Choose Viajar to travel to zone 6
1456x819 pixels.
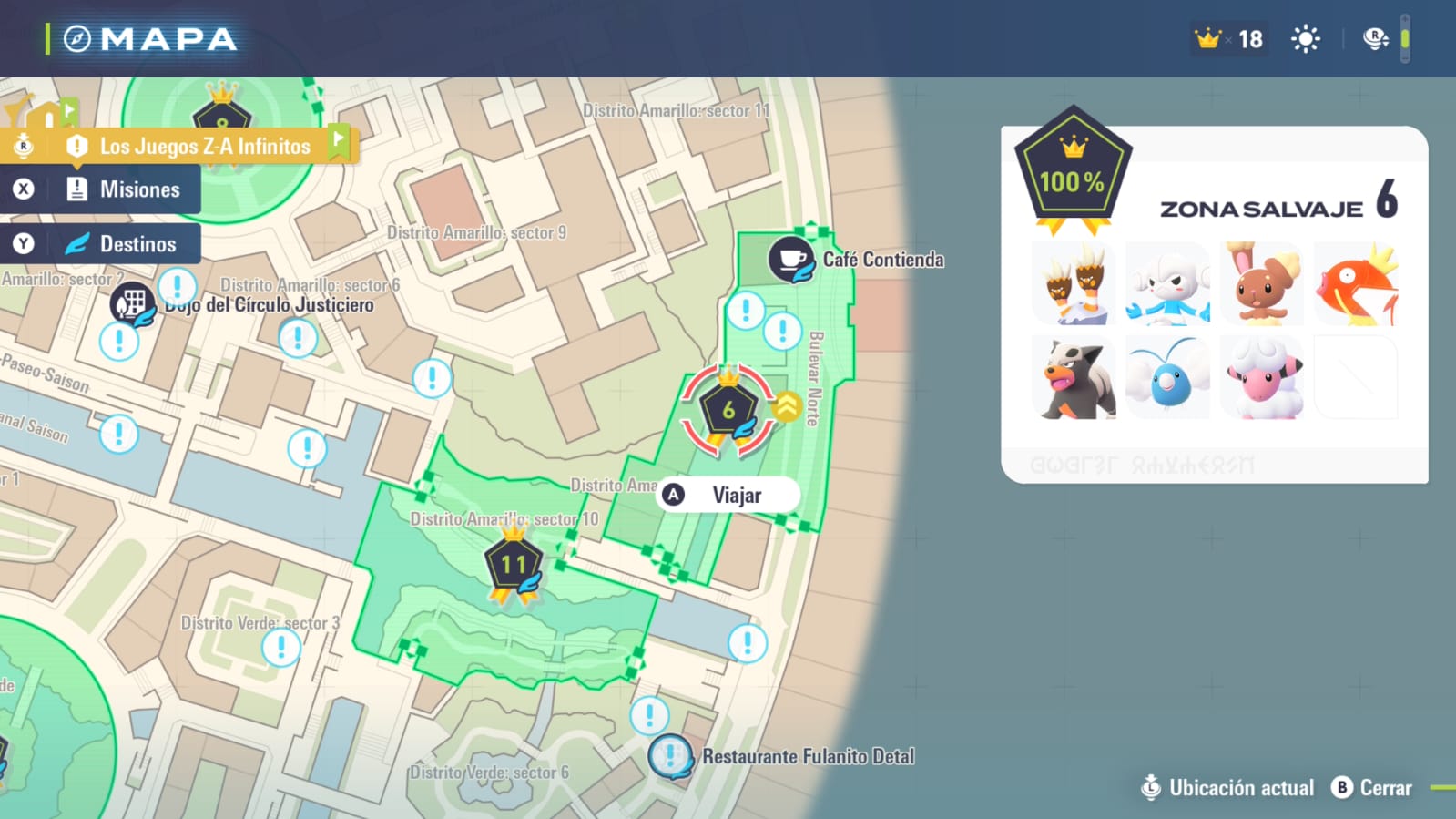coord(728,495)
